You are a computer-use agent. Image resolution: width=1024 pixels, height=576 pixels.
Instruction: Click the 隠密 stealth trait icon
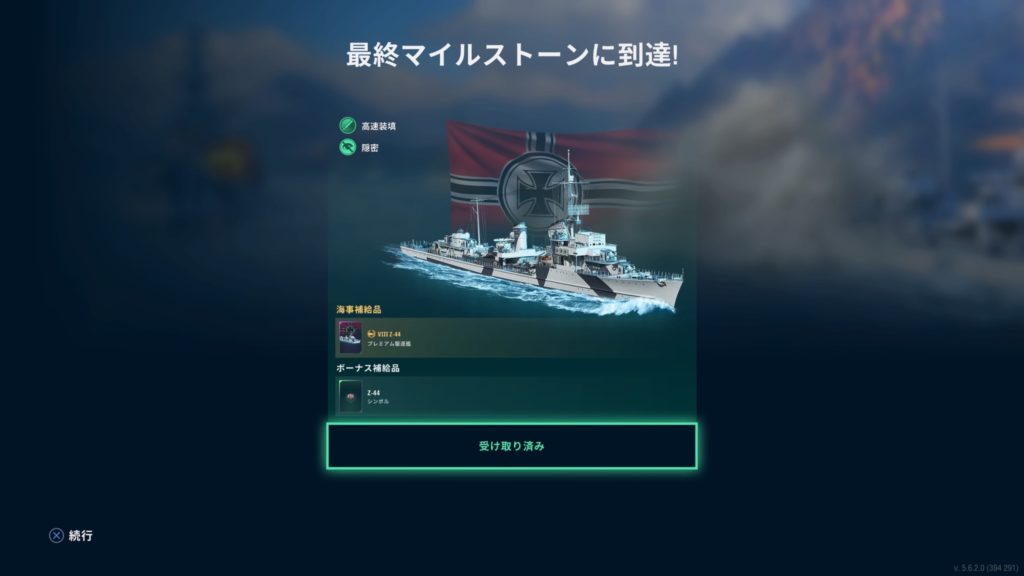[x=347, y=148]
